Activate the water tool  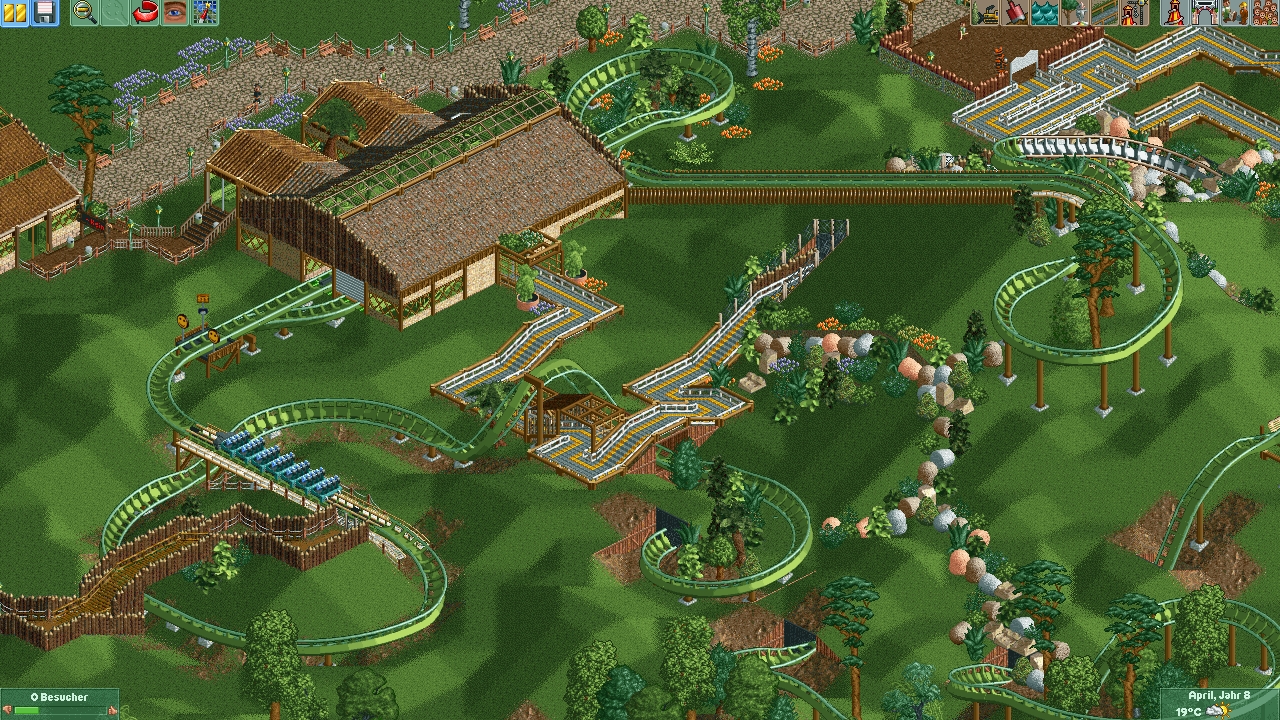click(1044, 12)
